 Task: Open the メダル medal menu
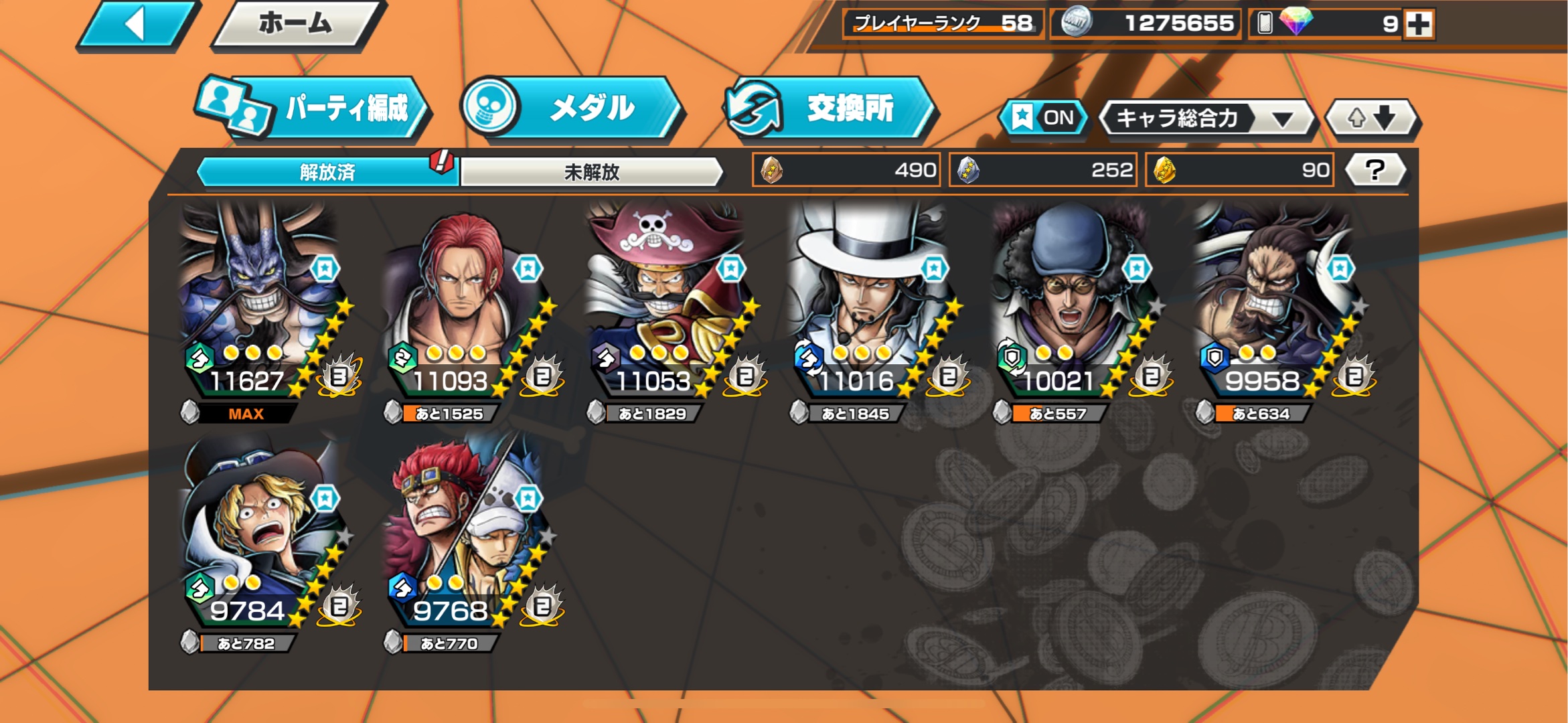[x=570, y=108]
